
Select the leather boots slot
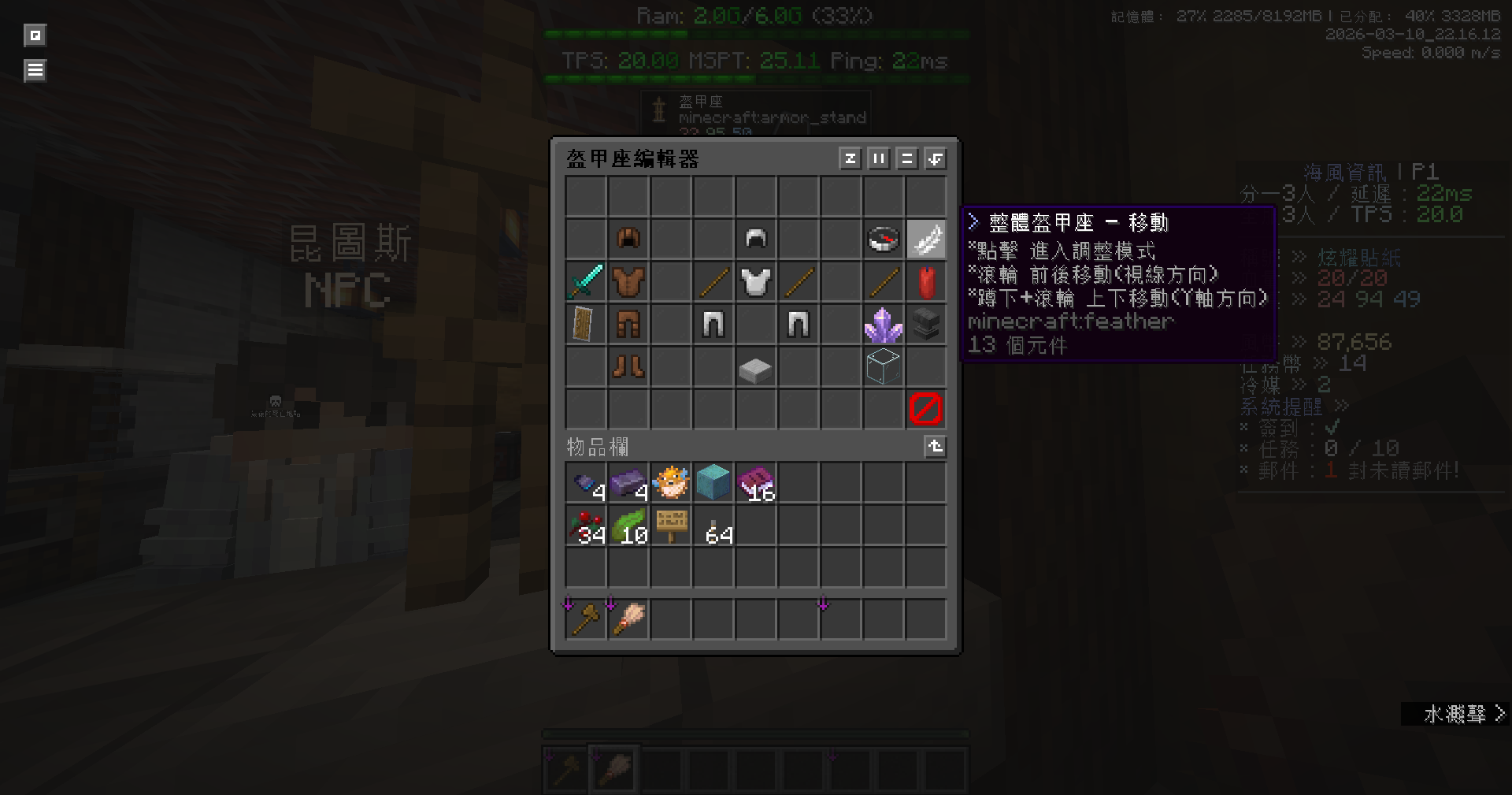point(628,366)
